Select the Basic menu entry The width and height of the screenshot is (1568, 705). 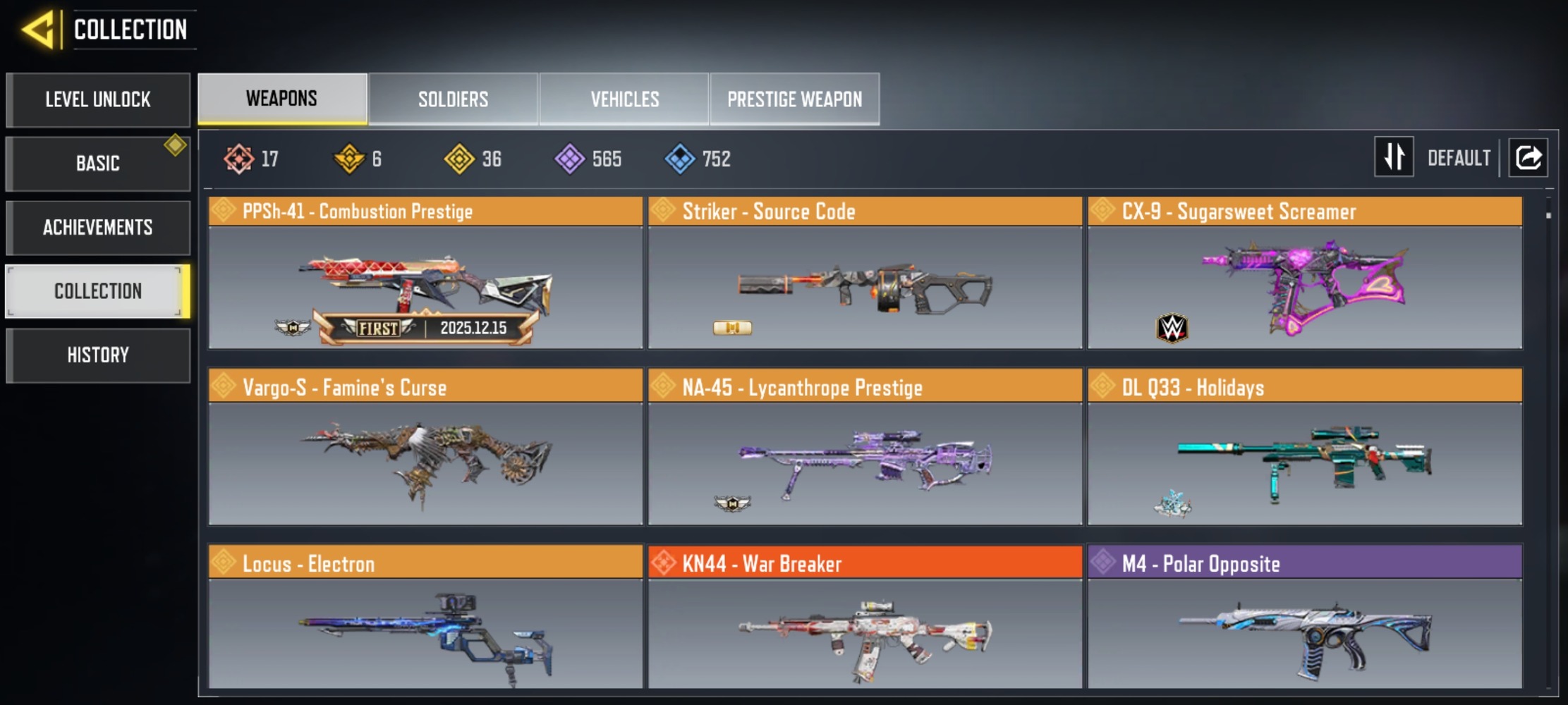click(x=98, y=164)
